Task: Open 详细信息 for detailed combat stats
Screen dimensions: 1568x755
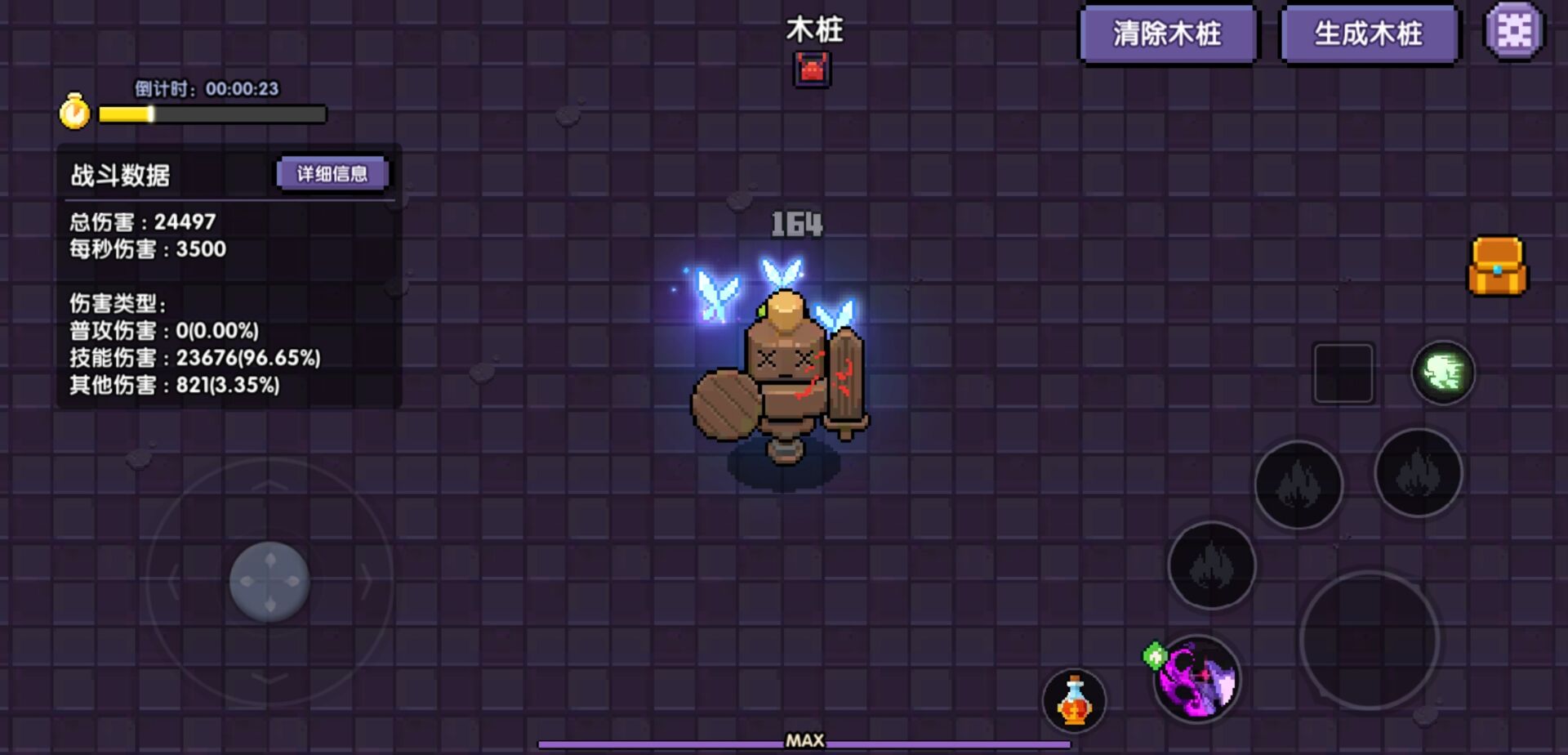Action: pos(333,173)
